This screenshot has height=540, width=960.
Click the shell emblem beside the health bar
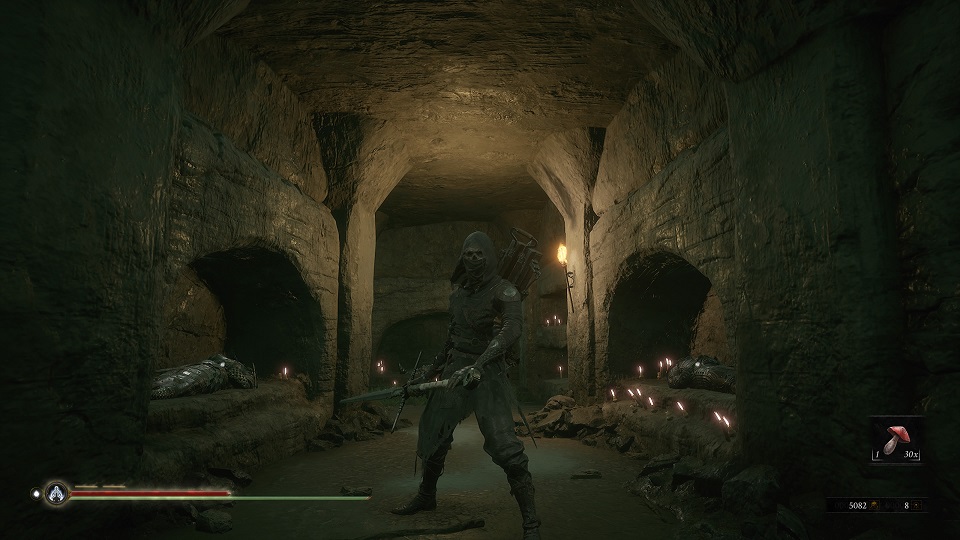click(x=56, y=493)
